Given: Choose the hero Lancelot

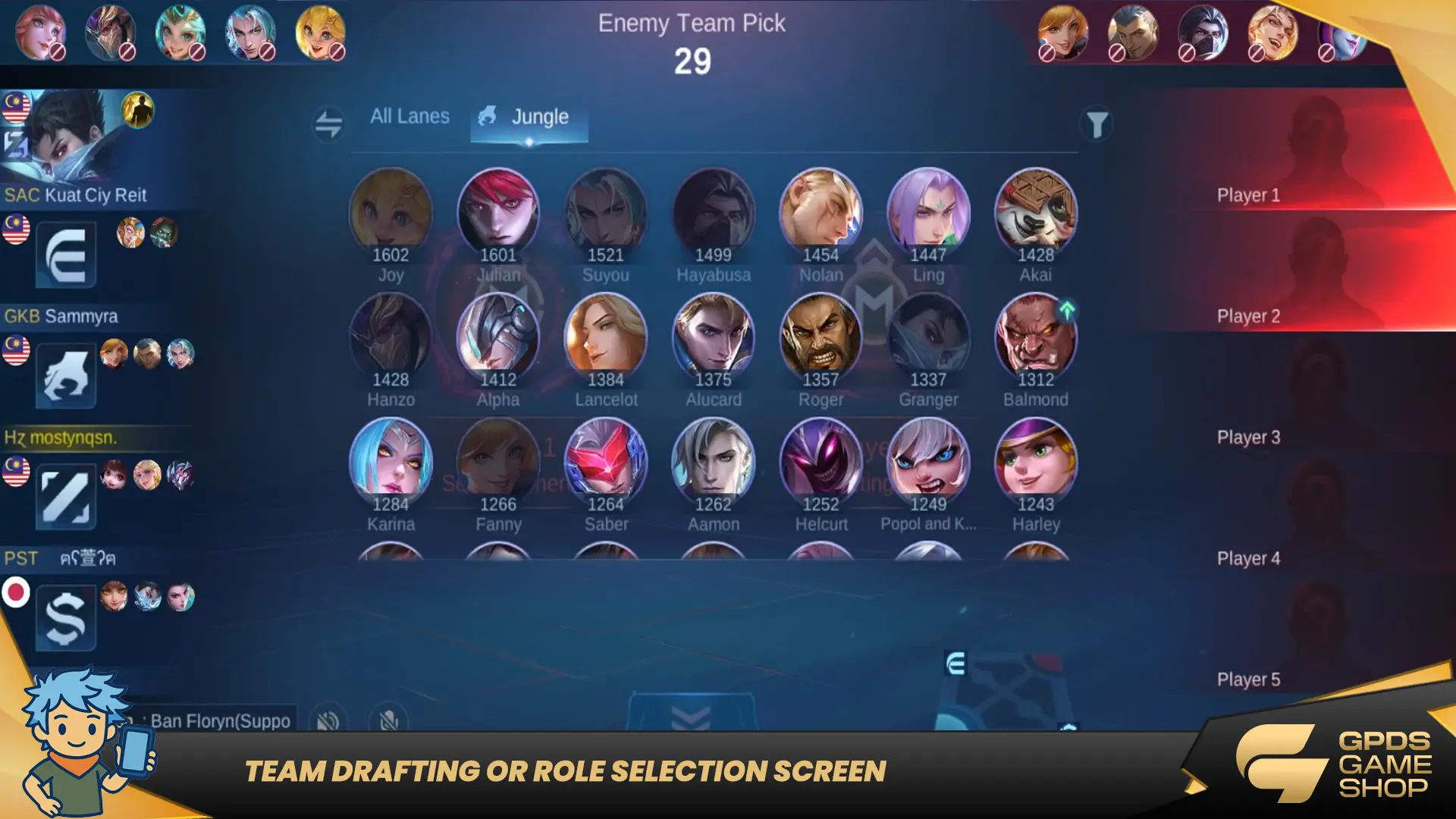Looking at the screenshot, I should [606, 335].
